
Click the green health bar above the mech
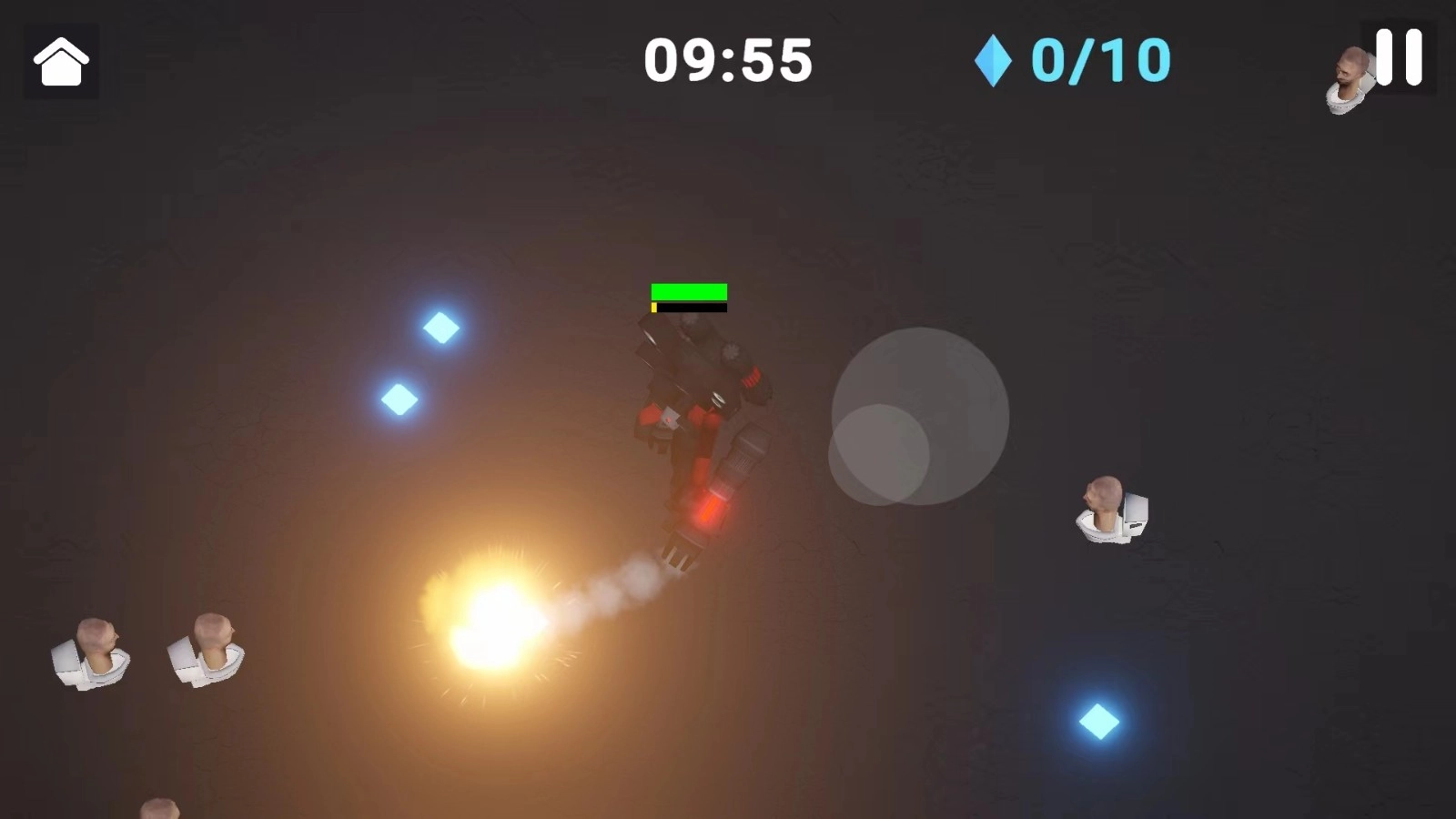coord(689,292)
